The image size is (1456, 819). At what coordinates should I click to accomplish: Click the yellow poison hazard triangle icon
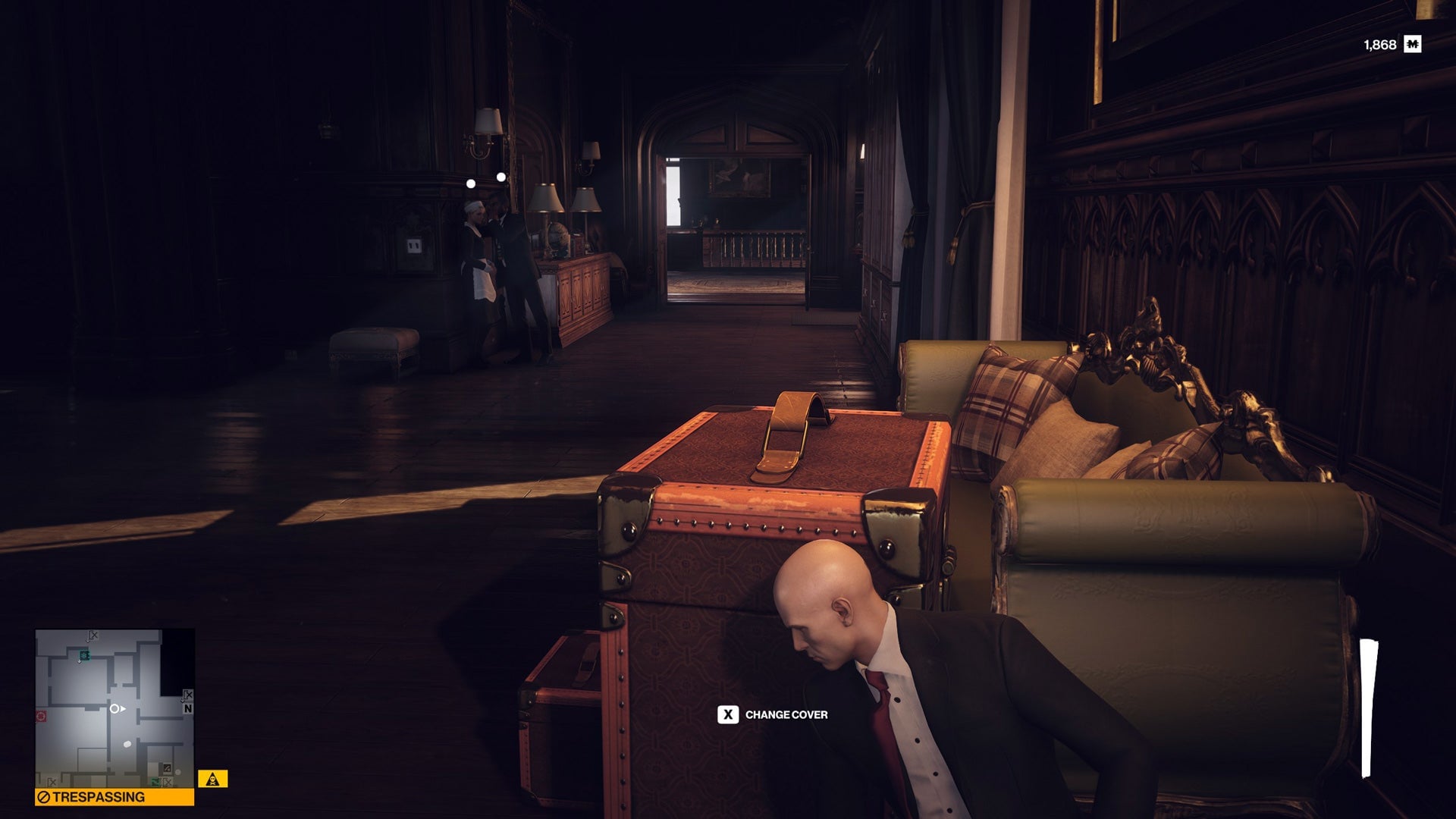pyautogui.click(x=212, y=779)
